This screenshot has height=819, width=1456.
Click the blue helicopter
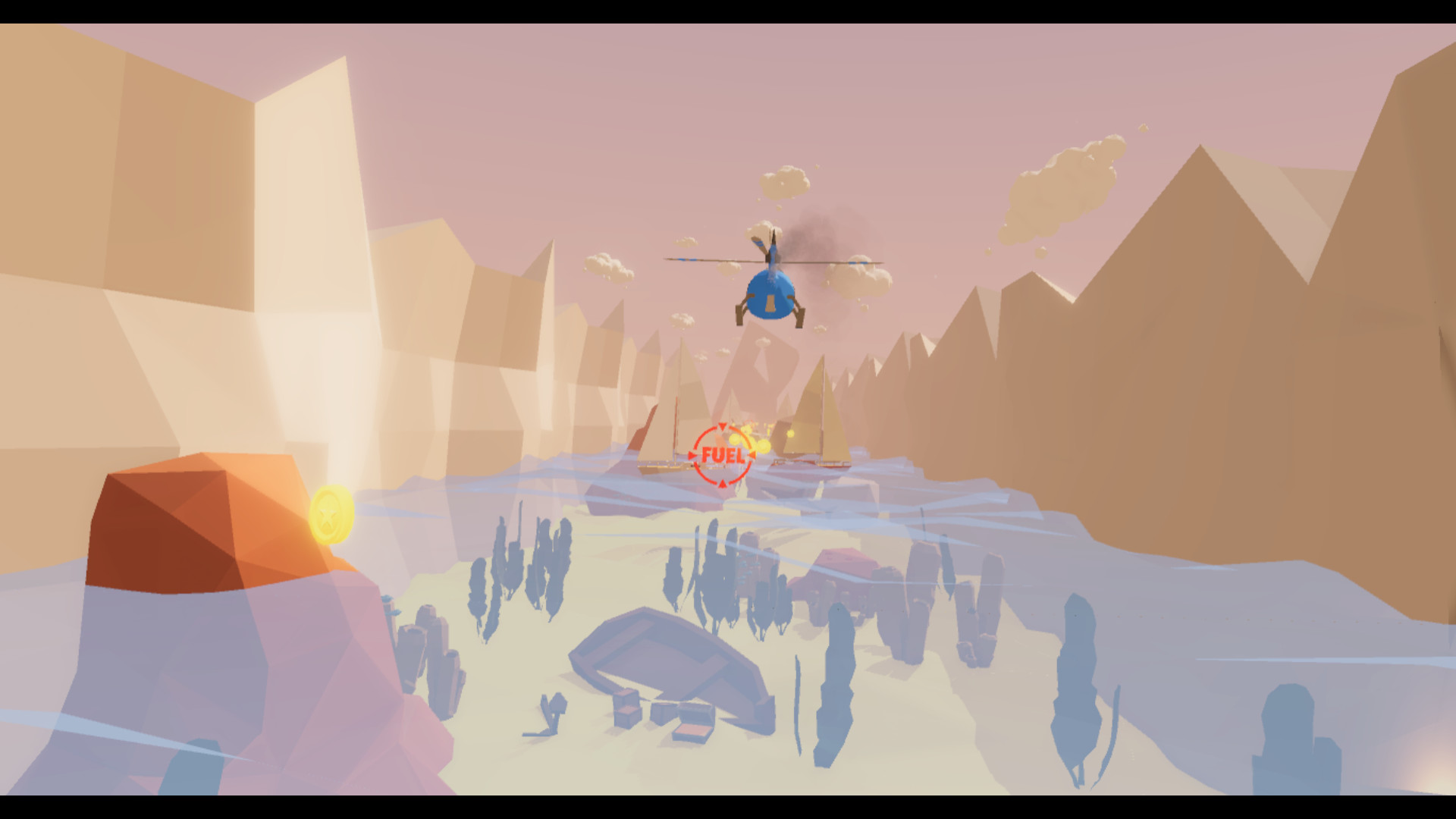tap(768, 296)
